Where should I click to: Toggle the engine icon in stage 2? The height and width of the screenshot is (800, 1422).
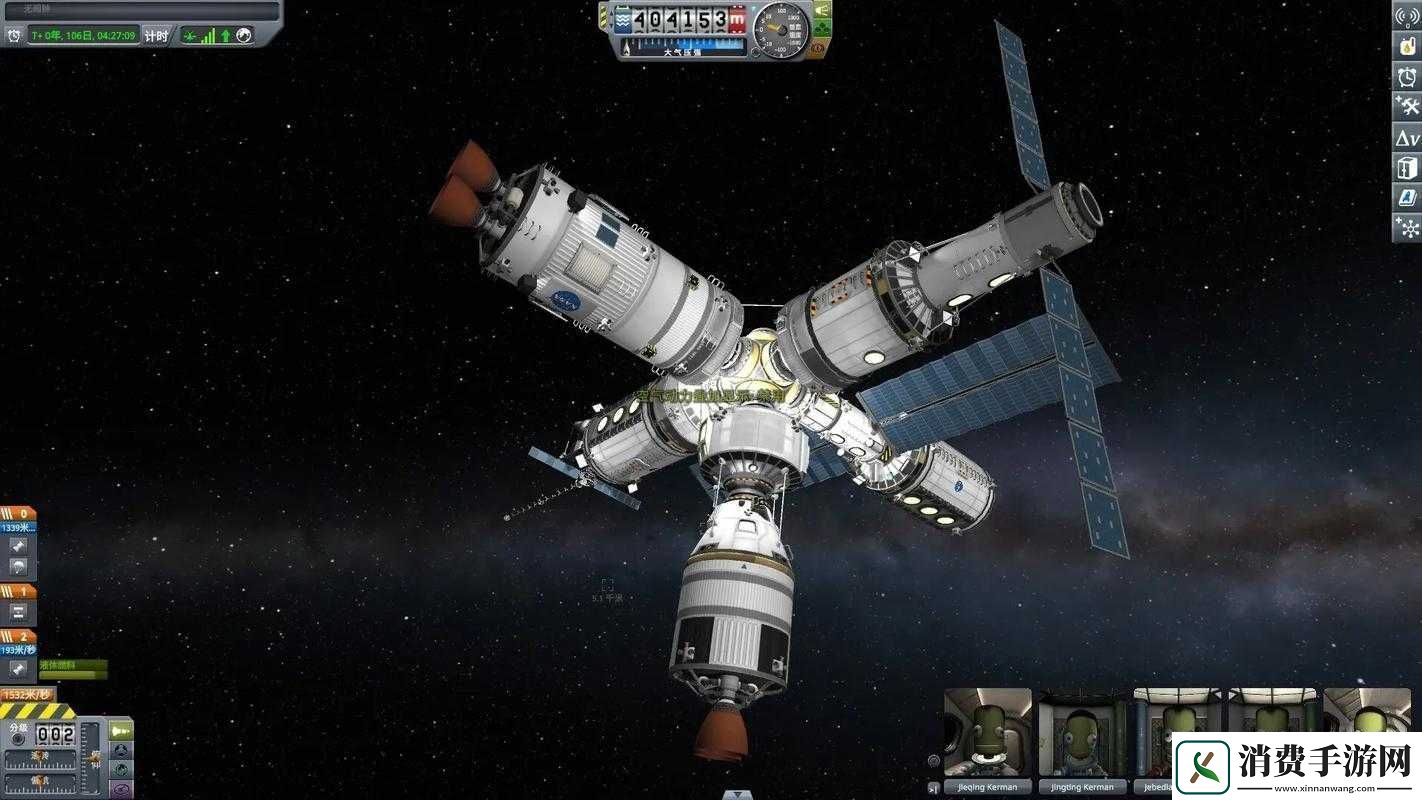coord(17,669)
